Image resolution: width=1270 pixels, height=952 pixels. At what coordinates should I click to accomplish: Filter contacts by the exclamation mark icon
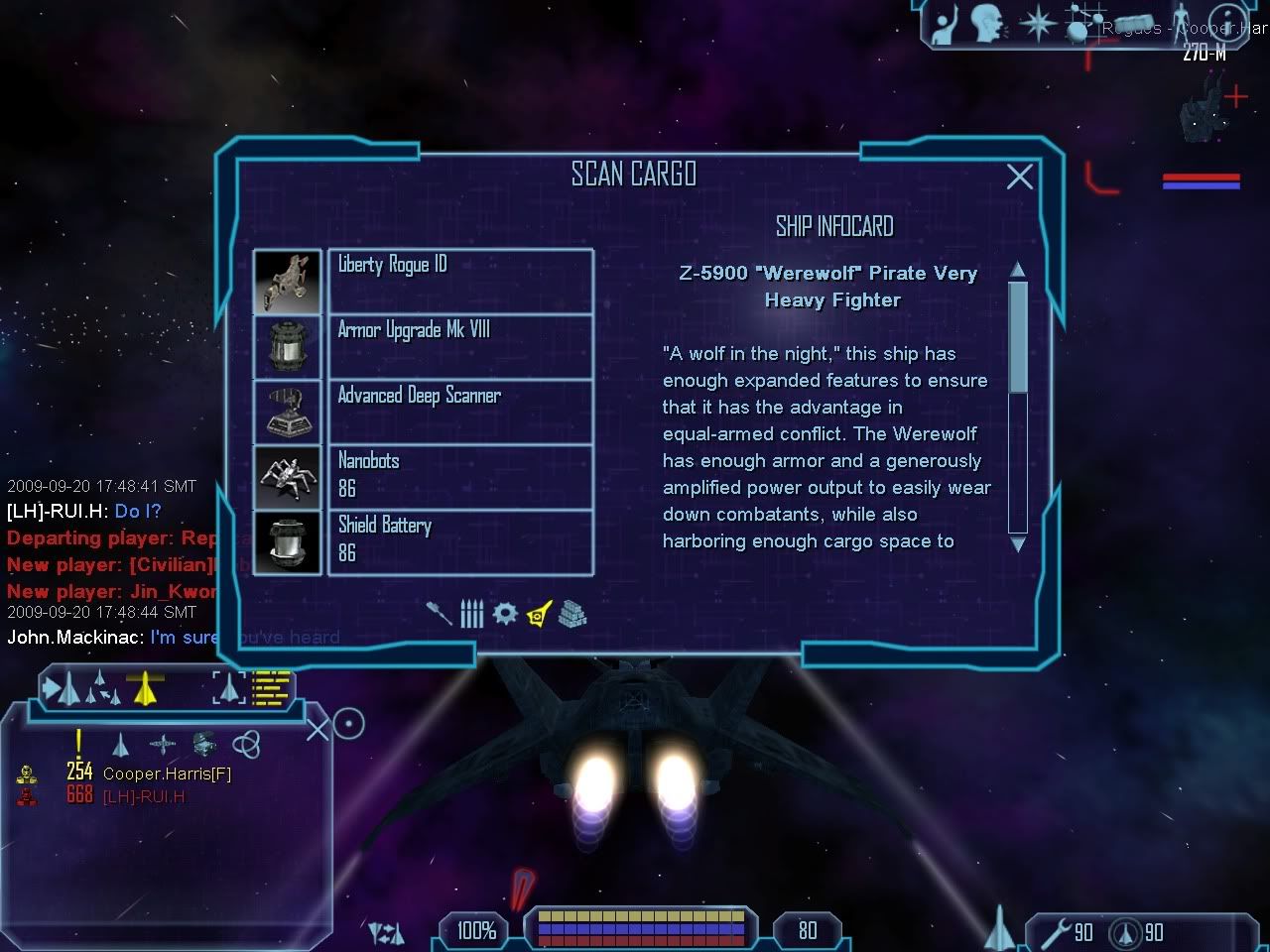click(79, 743)
